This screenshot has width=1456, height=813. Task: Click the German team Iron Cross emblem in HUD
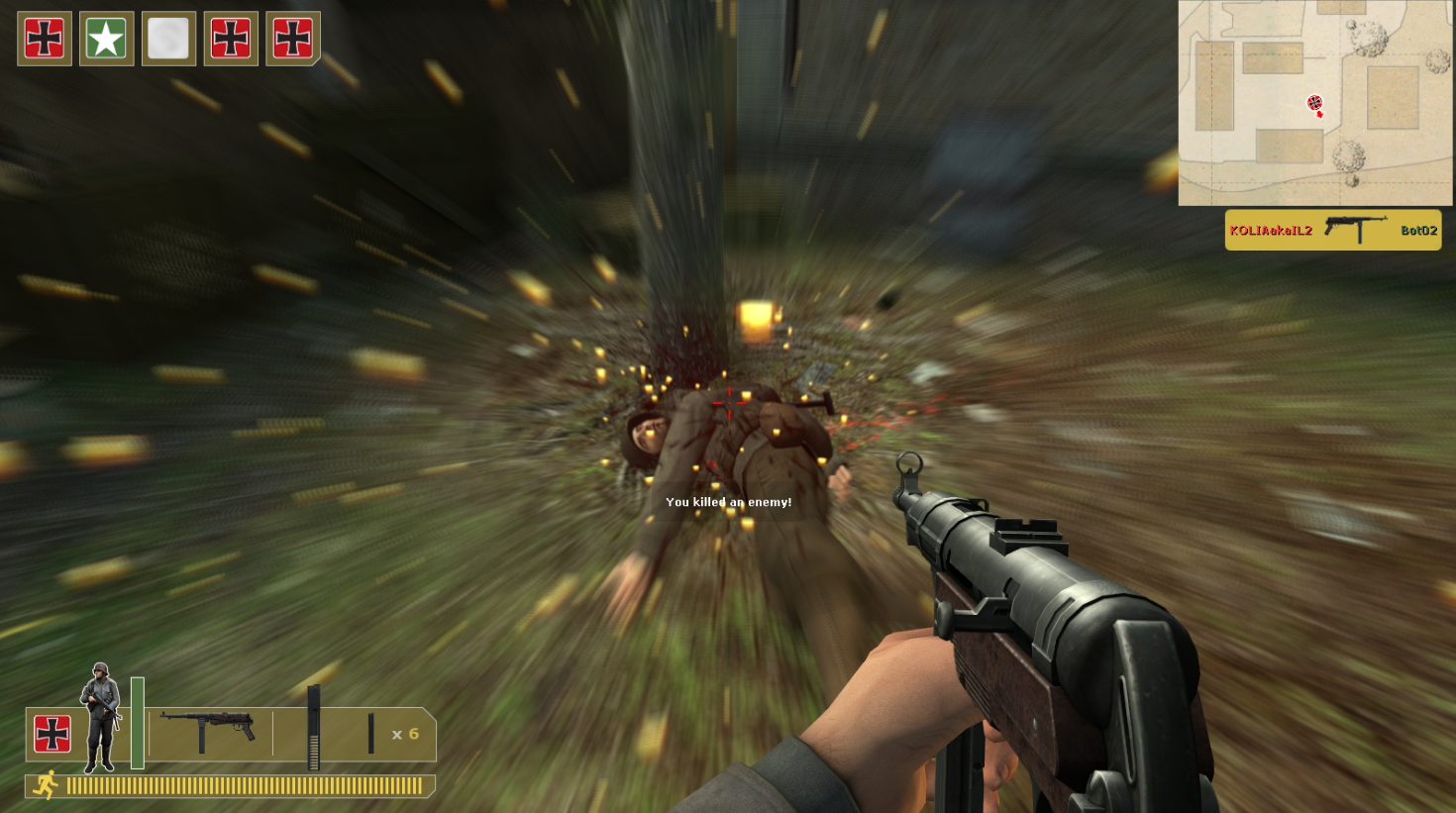tap(52, 734)
